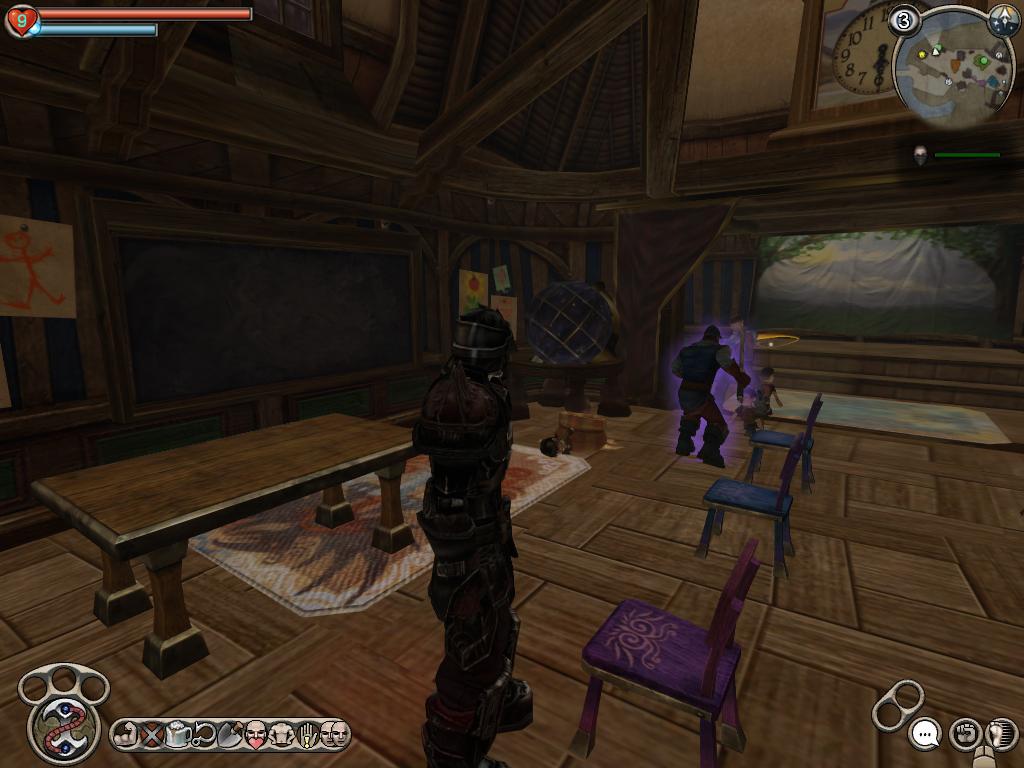This screenshot has height=768, width=1024.
Task: Click the crossed-out red X expression icon
Action: coord(151,736)
